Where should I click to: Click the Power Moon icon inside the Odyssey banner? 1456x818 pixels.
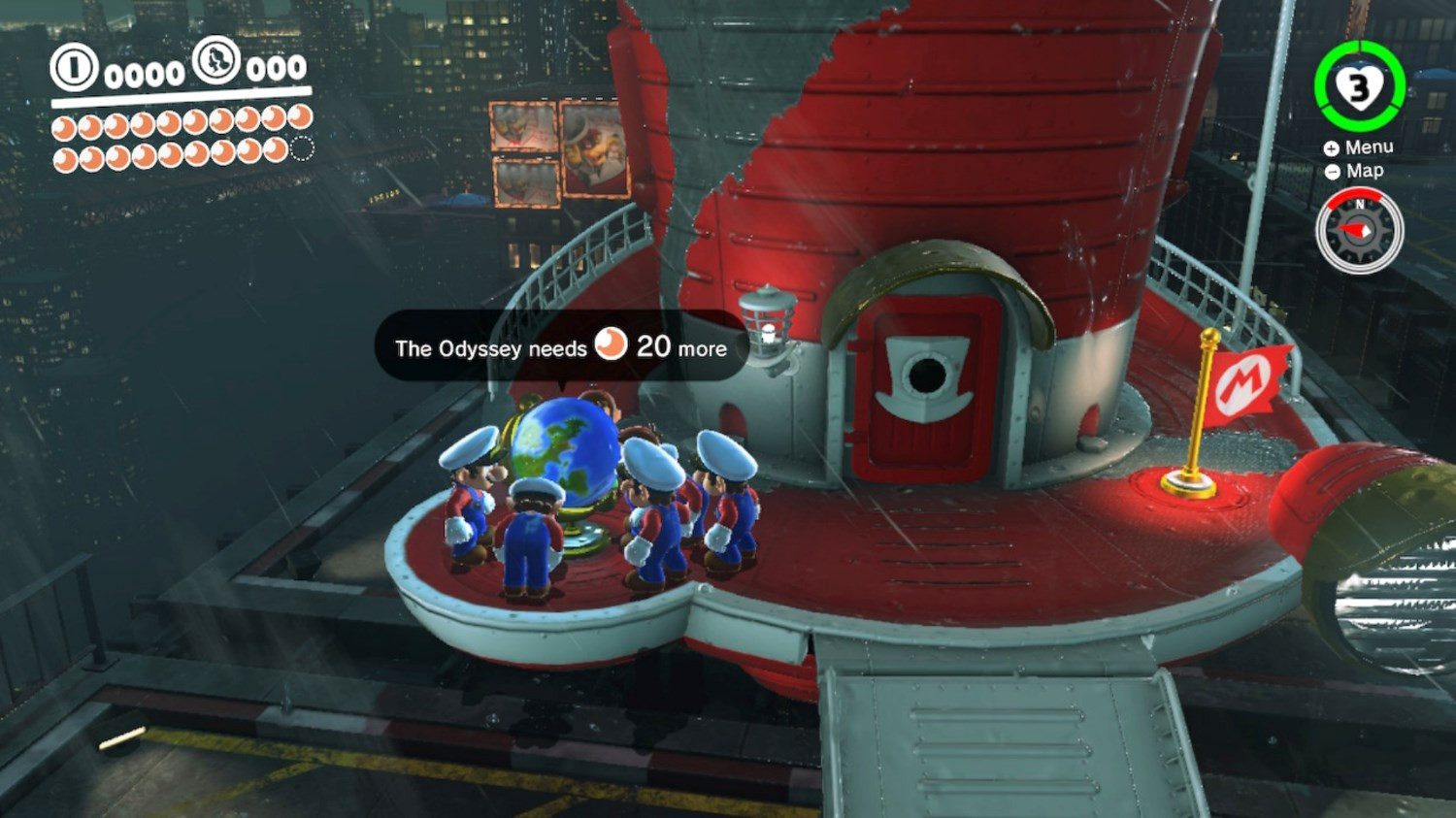click(612, 345)
